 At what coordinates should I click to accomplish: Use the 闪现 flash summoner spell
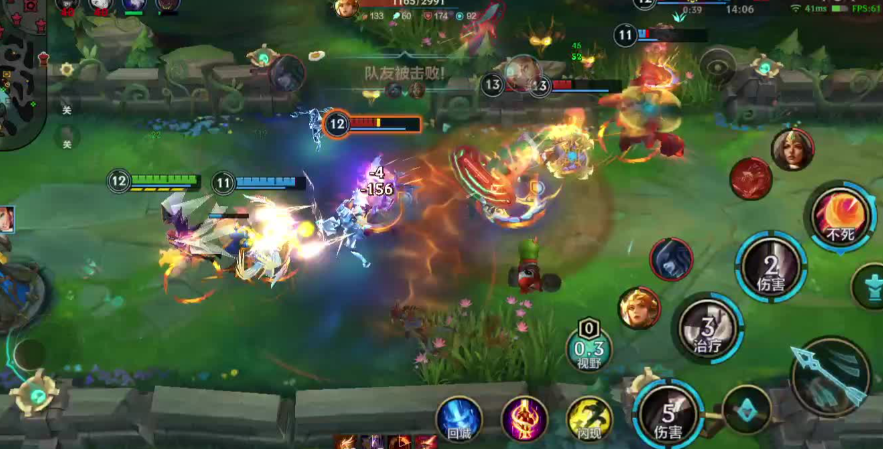[589, 418]
